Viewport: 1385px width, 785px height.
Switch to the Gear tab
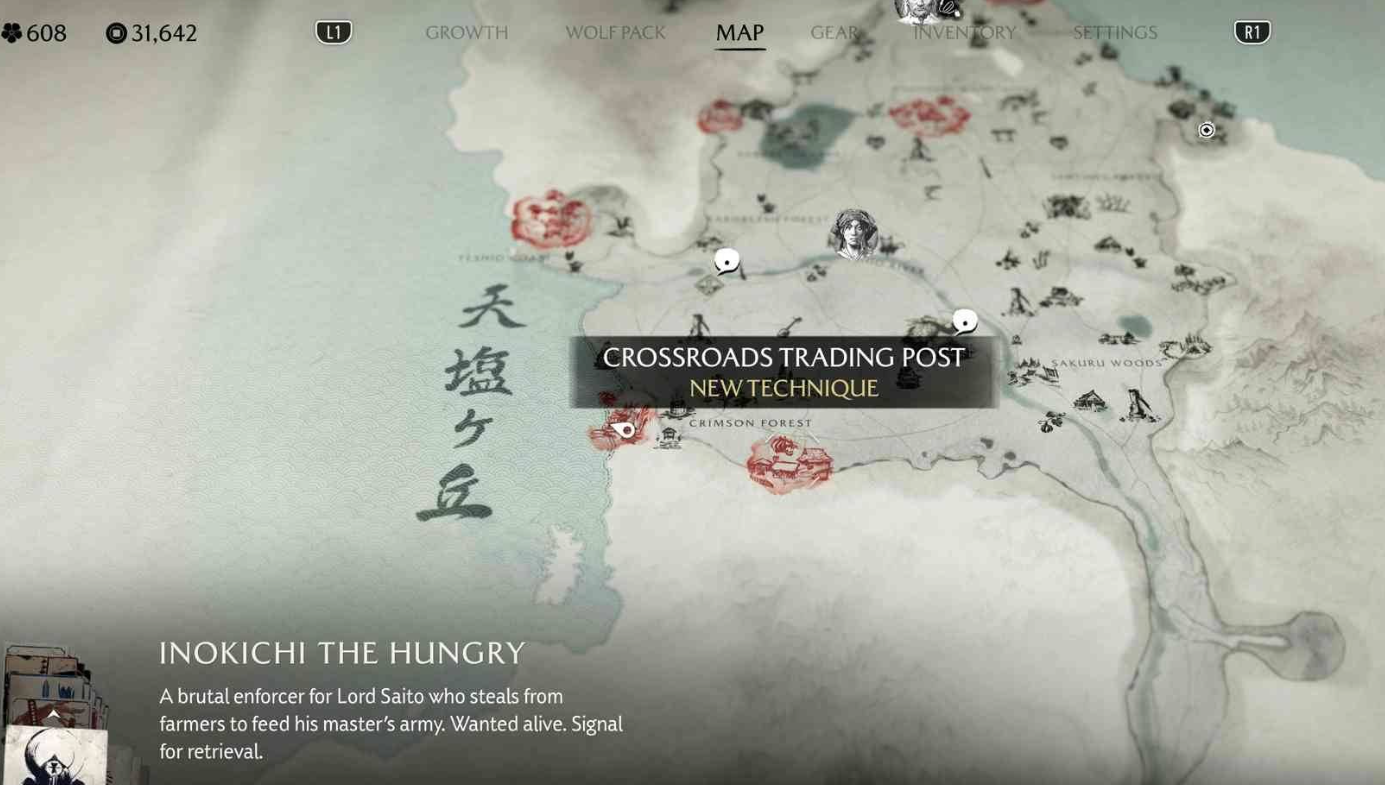pos(834,32)
